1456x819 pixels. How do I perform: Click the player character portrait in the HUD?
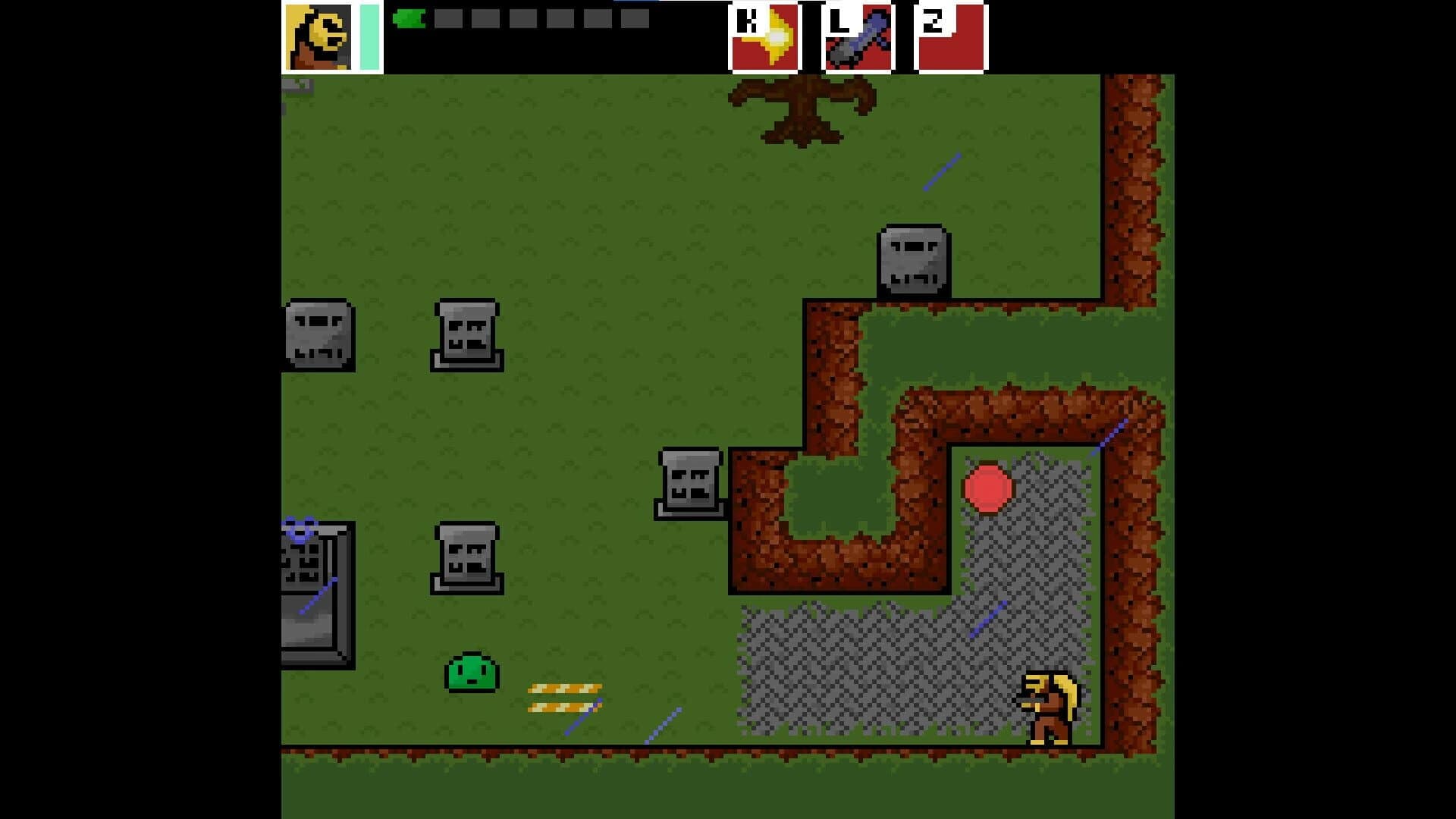click(x=318, y=36)
